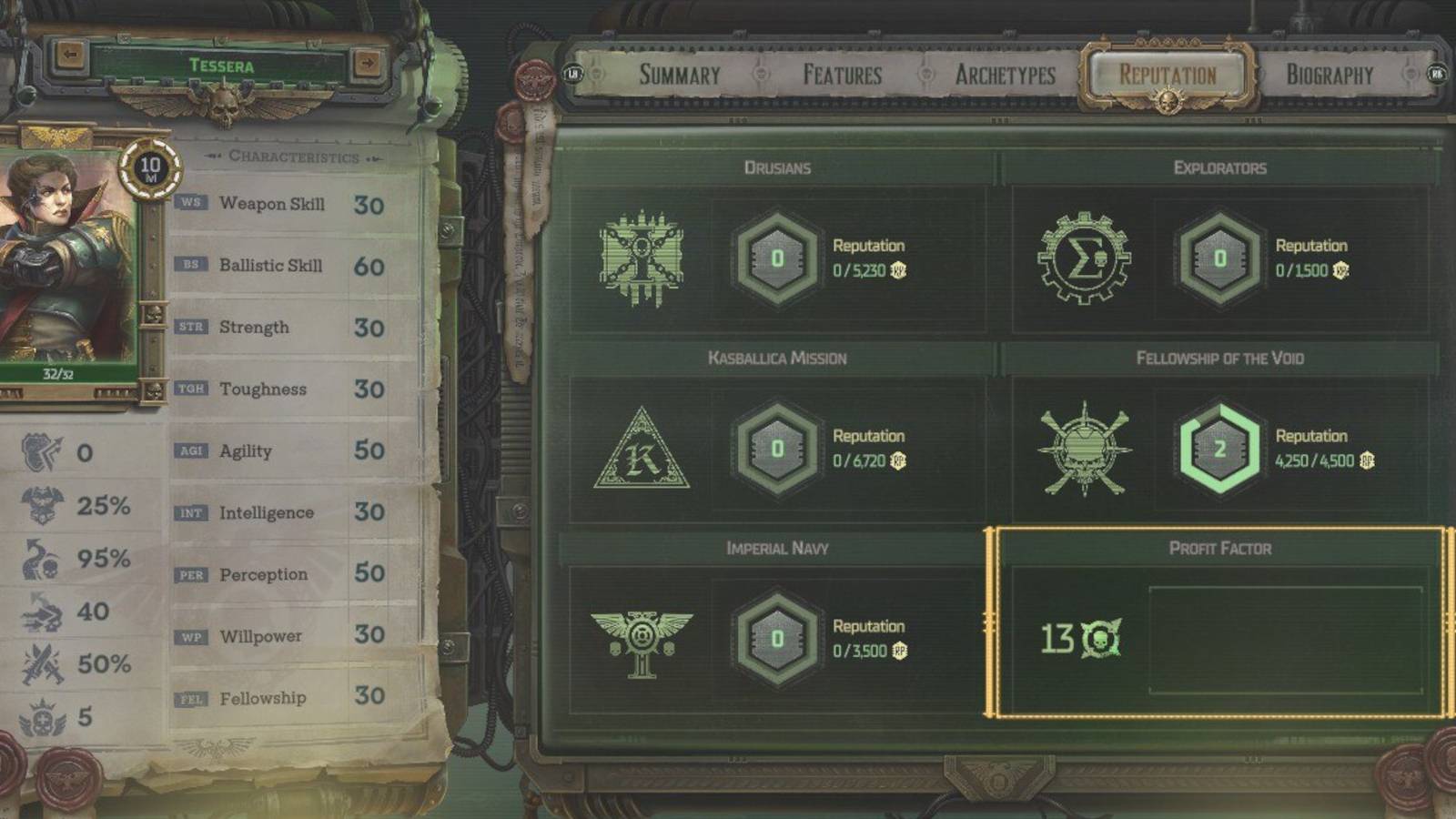Screen dimensions: 1456x819
Task: Click the Summary tab label
Action: tap(679, 76)
